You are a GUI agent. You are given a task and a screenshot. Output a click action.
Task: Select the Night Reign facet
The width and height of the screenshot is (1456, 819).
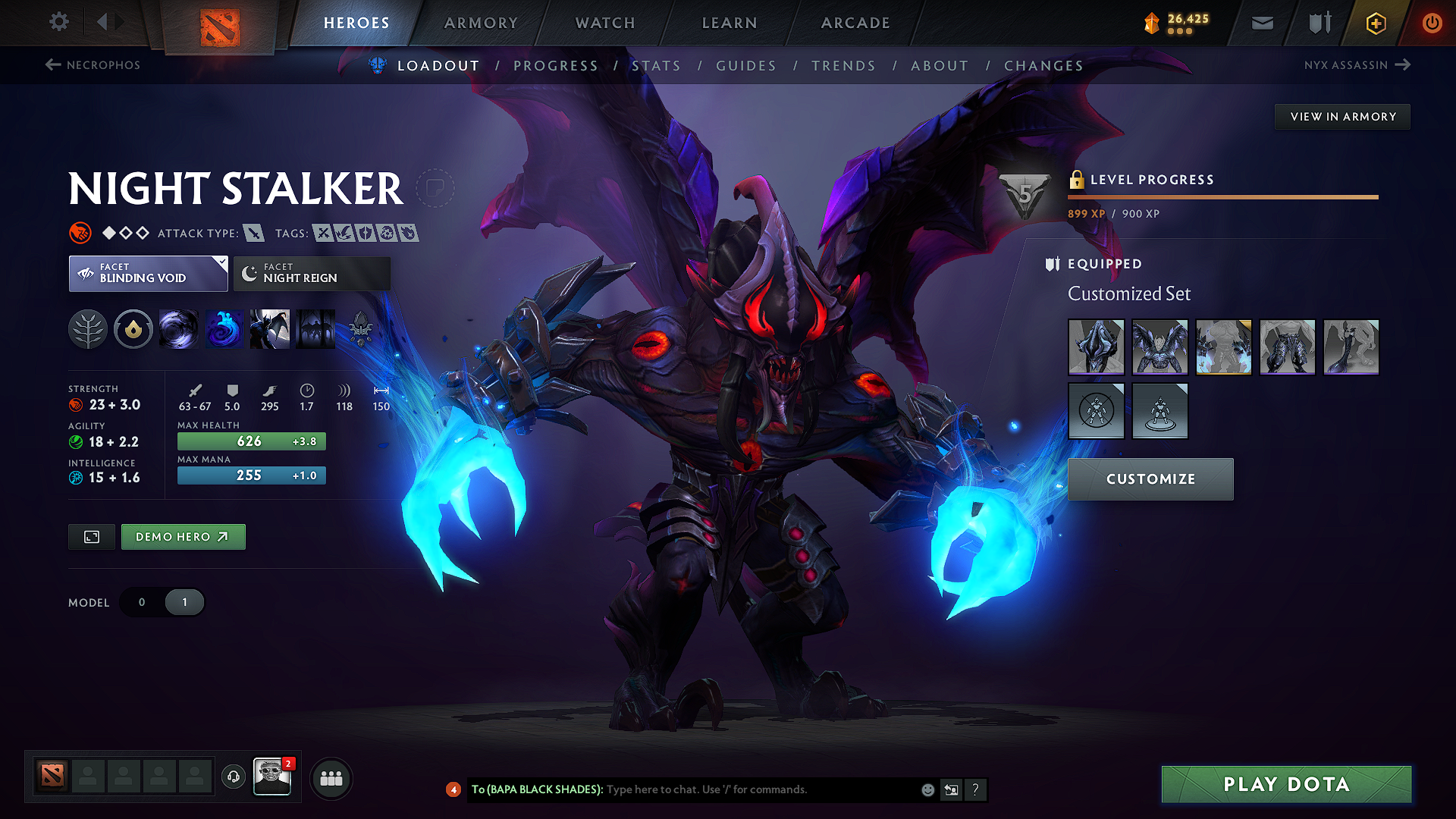(311, 273)
